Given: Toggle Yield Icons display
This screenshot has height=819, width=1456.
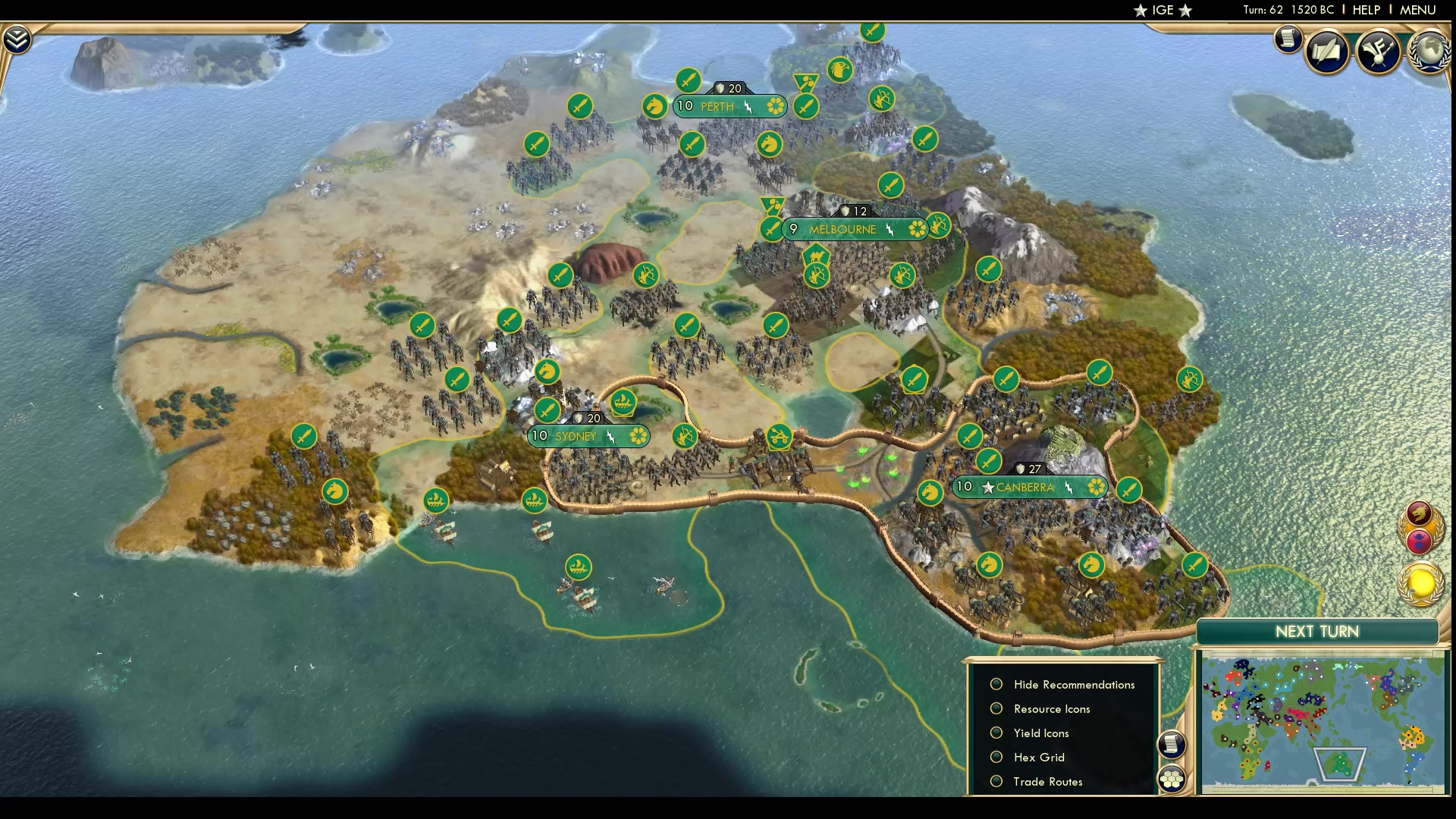Looking at the screenshot, I should (x=996, y=733).
